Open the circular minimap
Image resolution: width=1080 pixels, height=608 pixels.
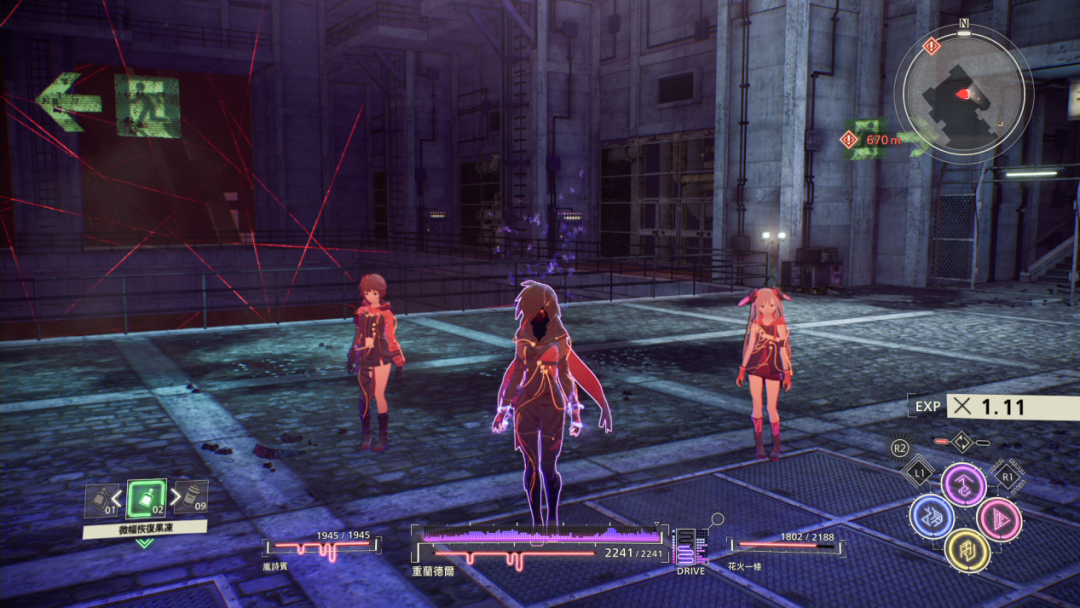point(962,91)
